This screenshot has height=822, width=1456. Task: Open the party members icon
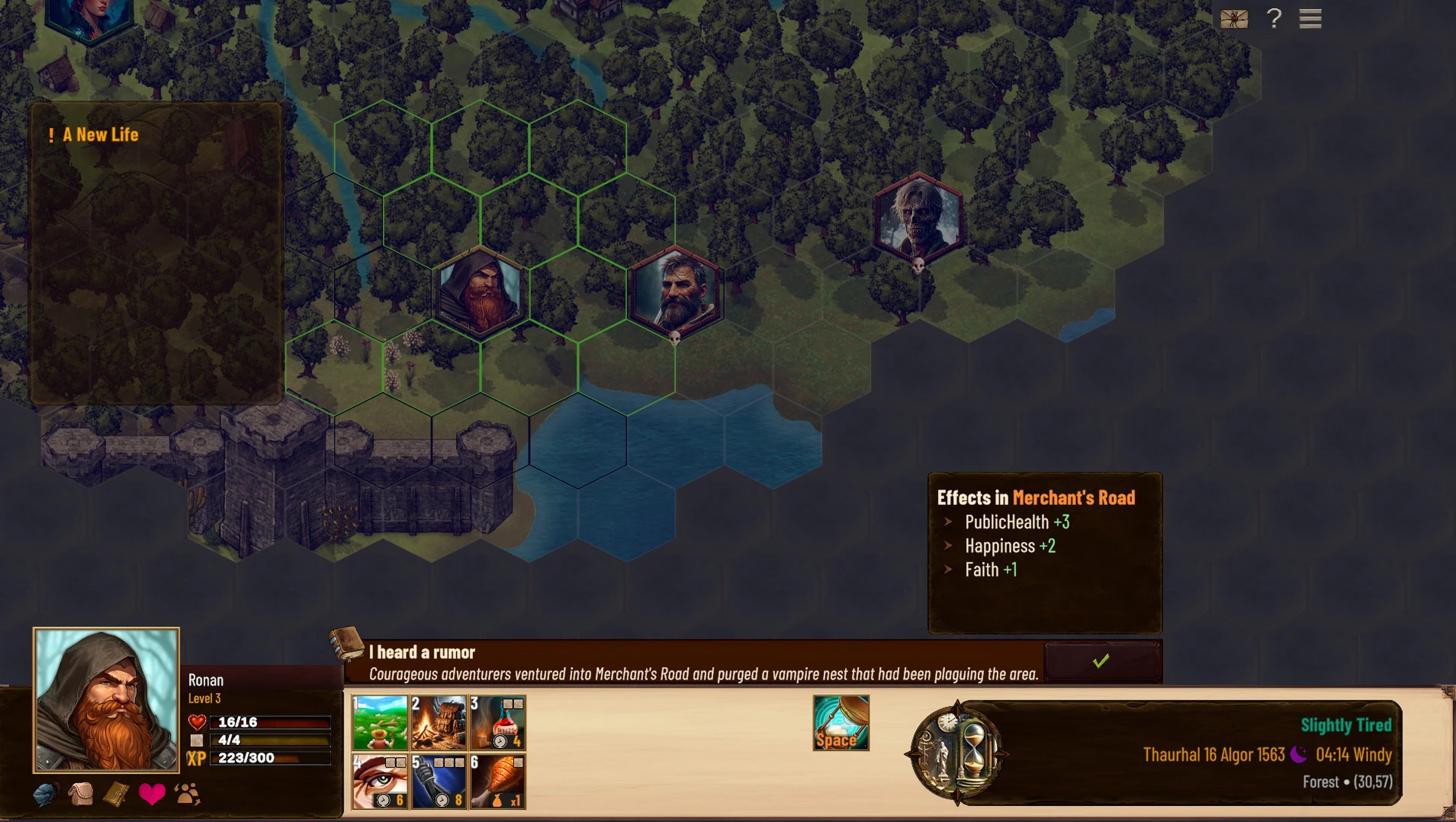click(187, 794)
